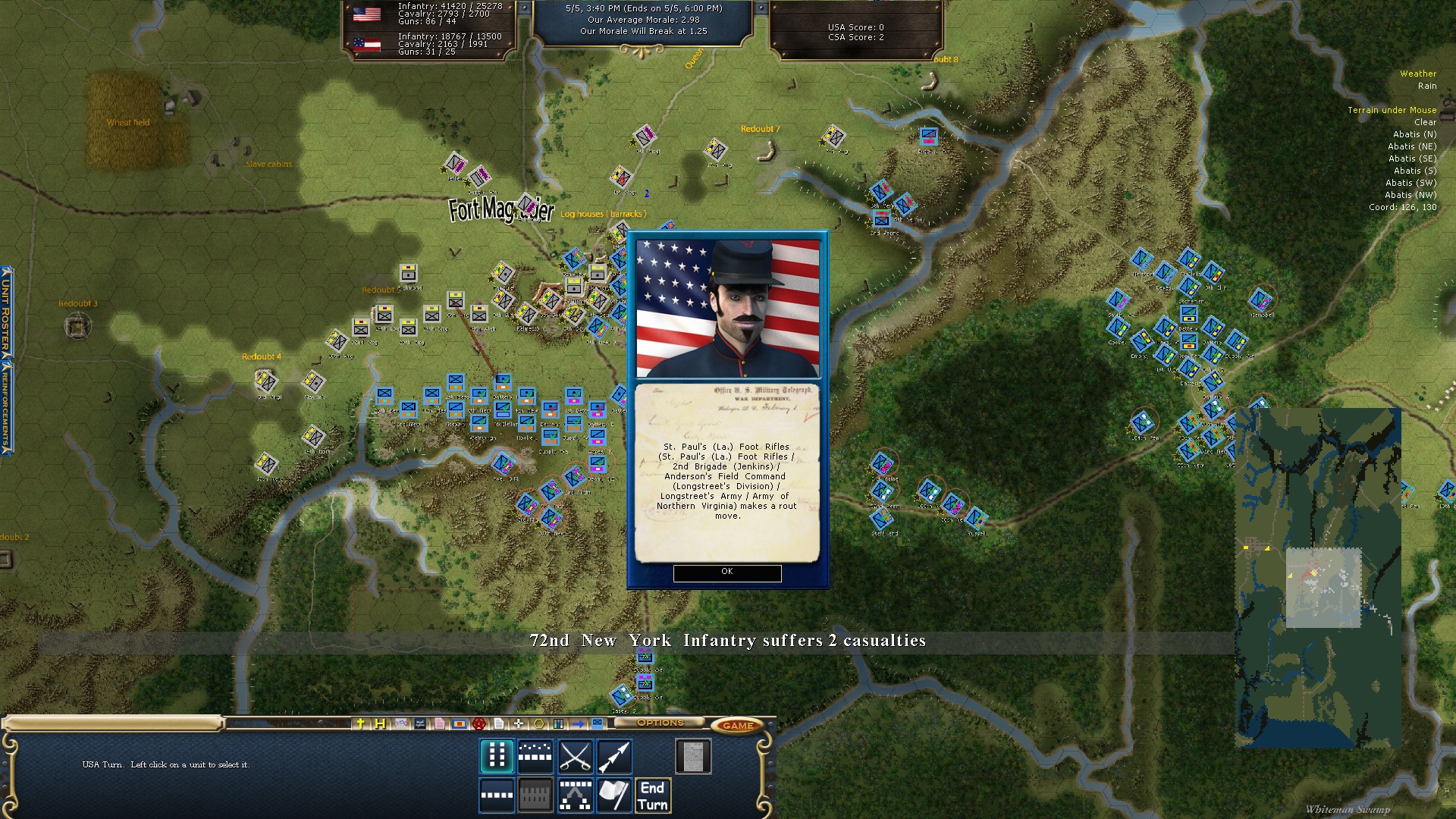Viewport: 1456px width, 819px height.
Task: Select the column formation button
Action: (497, 756)
